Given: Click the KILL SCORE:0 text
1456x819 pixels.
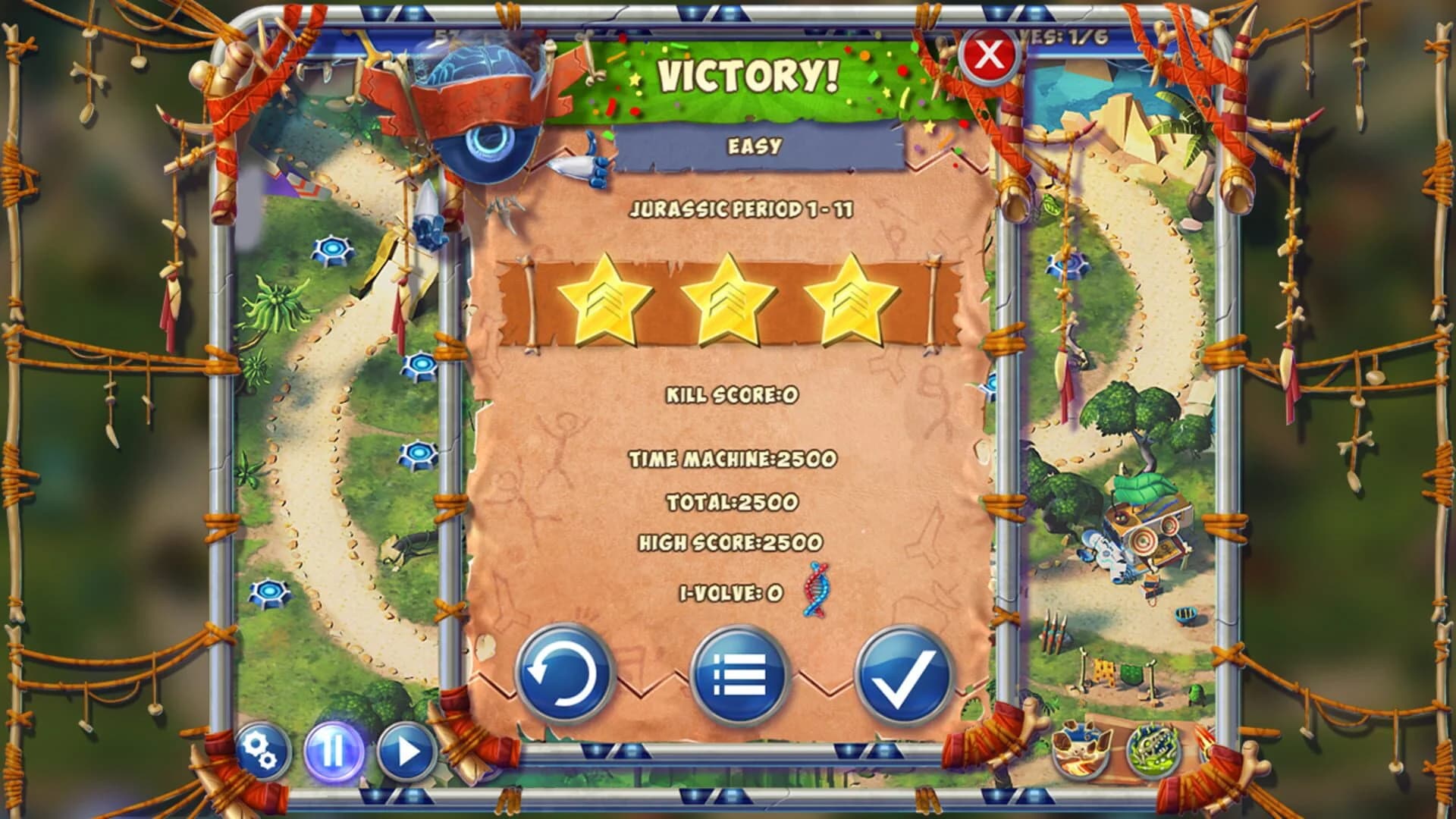Looking at the screenshot, I should coord(730,394).
